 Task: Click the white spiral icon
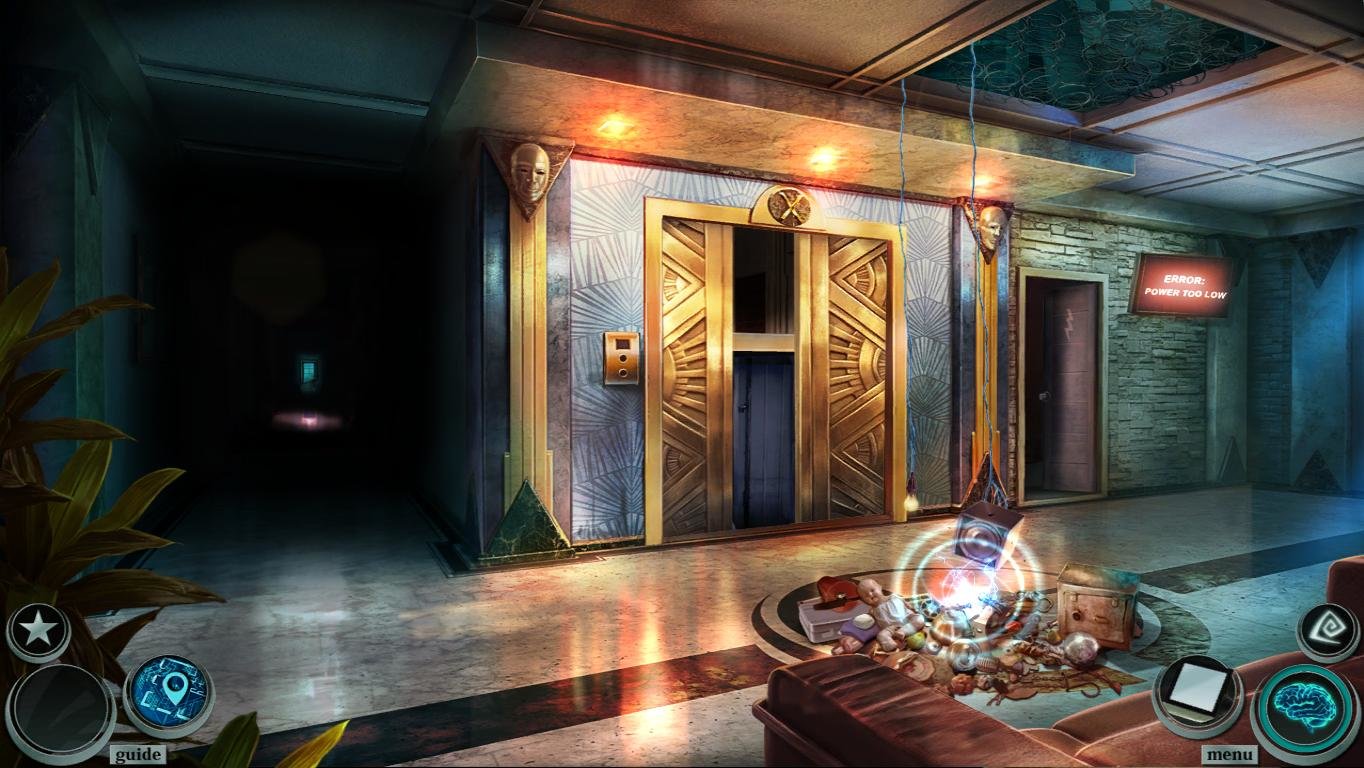point(1329,632)
